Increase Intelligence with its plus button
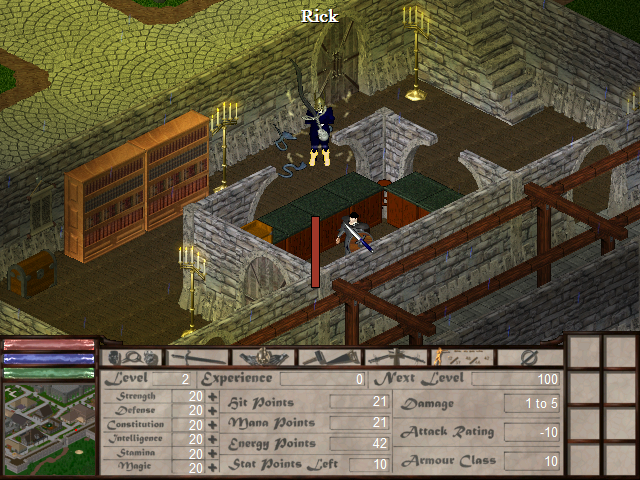 212,439
